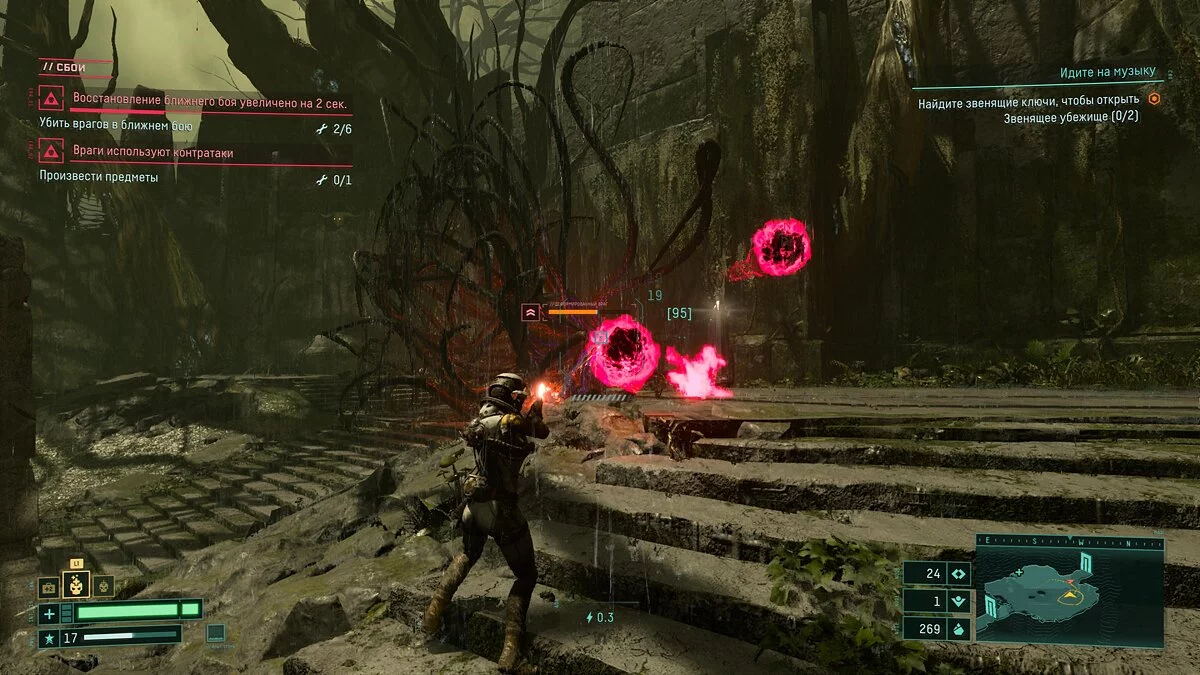Click the orange objective marker icon
The height and width of the screenshot is (675, 1200).
click(1153, 99)
